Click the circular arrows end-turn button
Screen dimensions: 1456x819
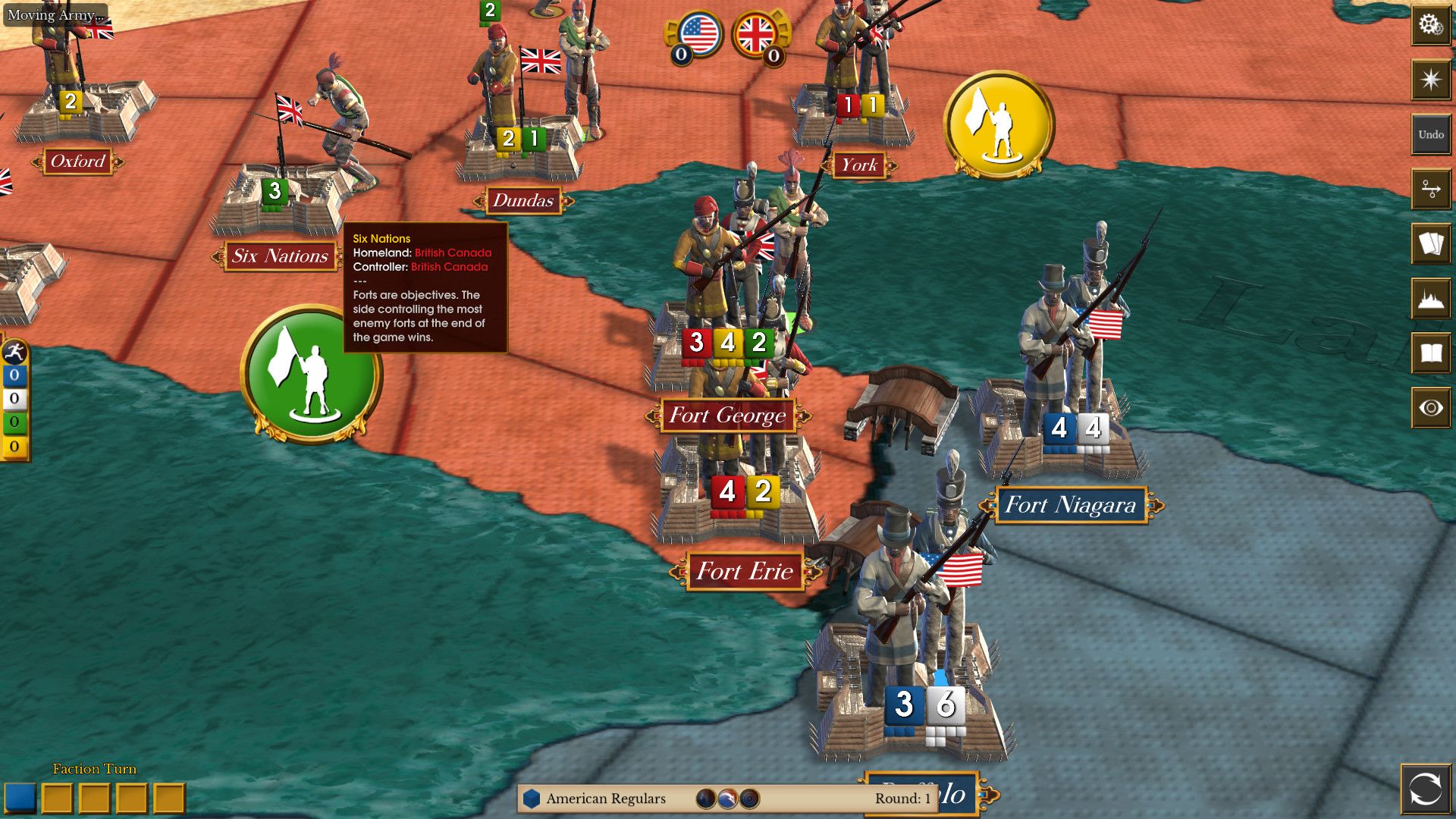tap(1425, 789)
